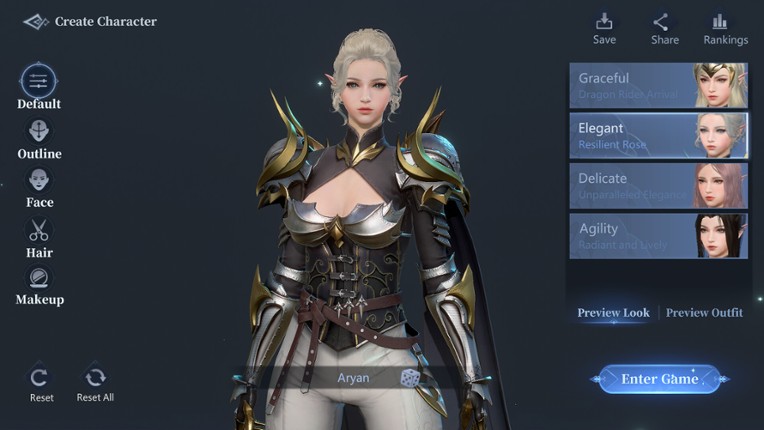764x430 pixels.
Task: Choose the Makeup customization tab
Action: (x=39, y=280)
